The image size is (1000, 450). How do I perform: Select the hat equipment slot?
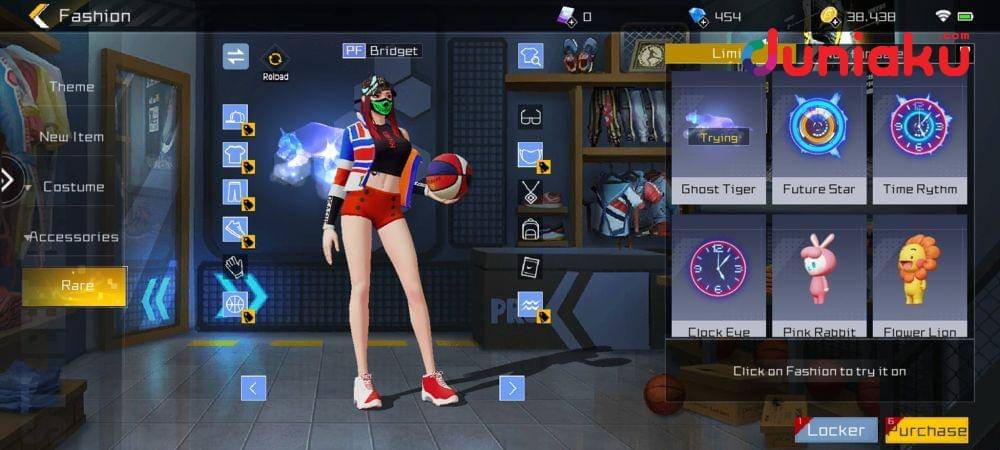235,118
